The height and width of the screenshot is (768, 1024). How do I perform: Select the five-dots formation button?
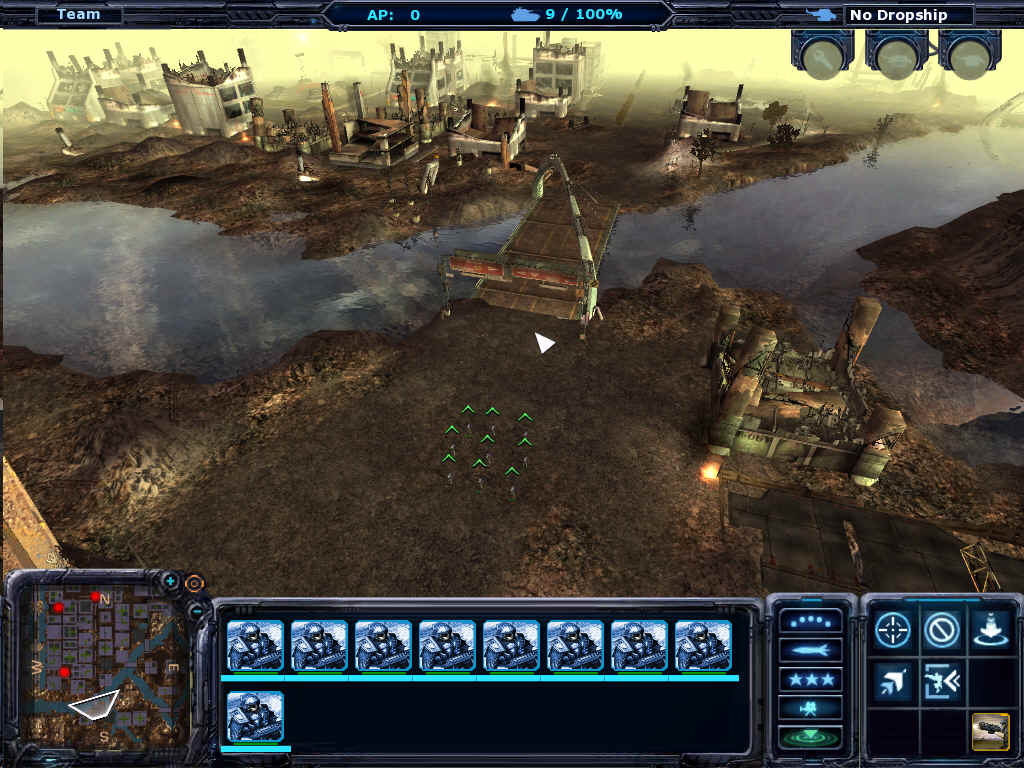tap(810, 622)
